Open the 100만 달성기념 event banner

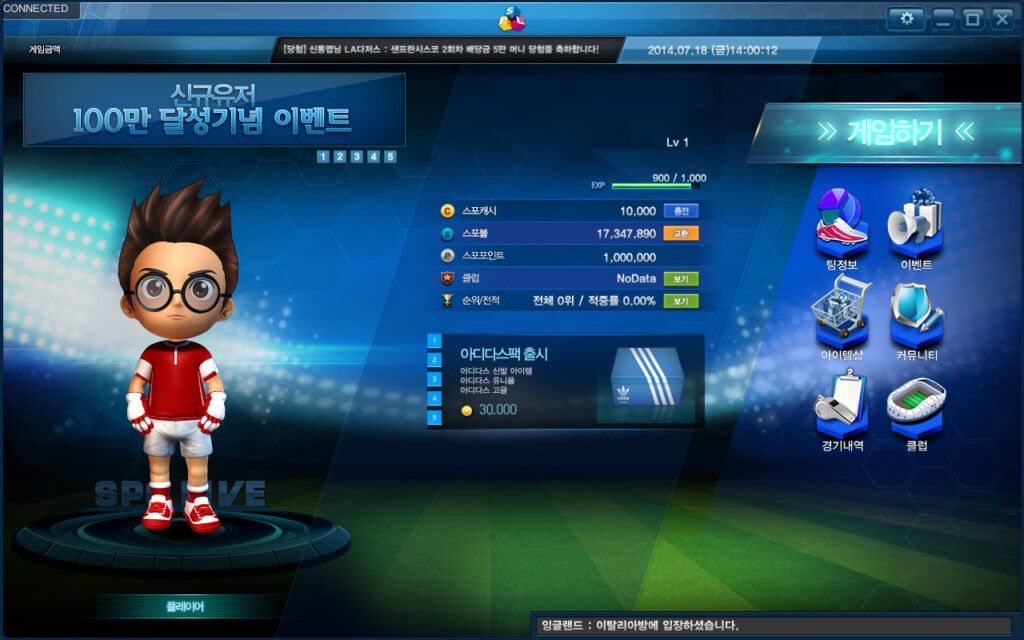[x=214, y=110]
